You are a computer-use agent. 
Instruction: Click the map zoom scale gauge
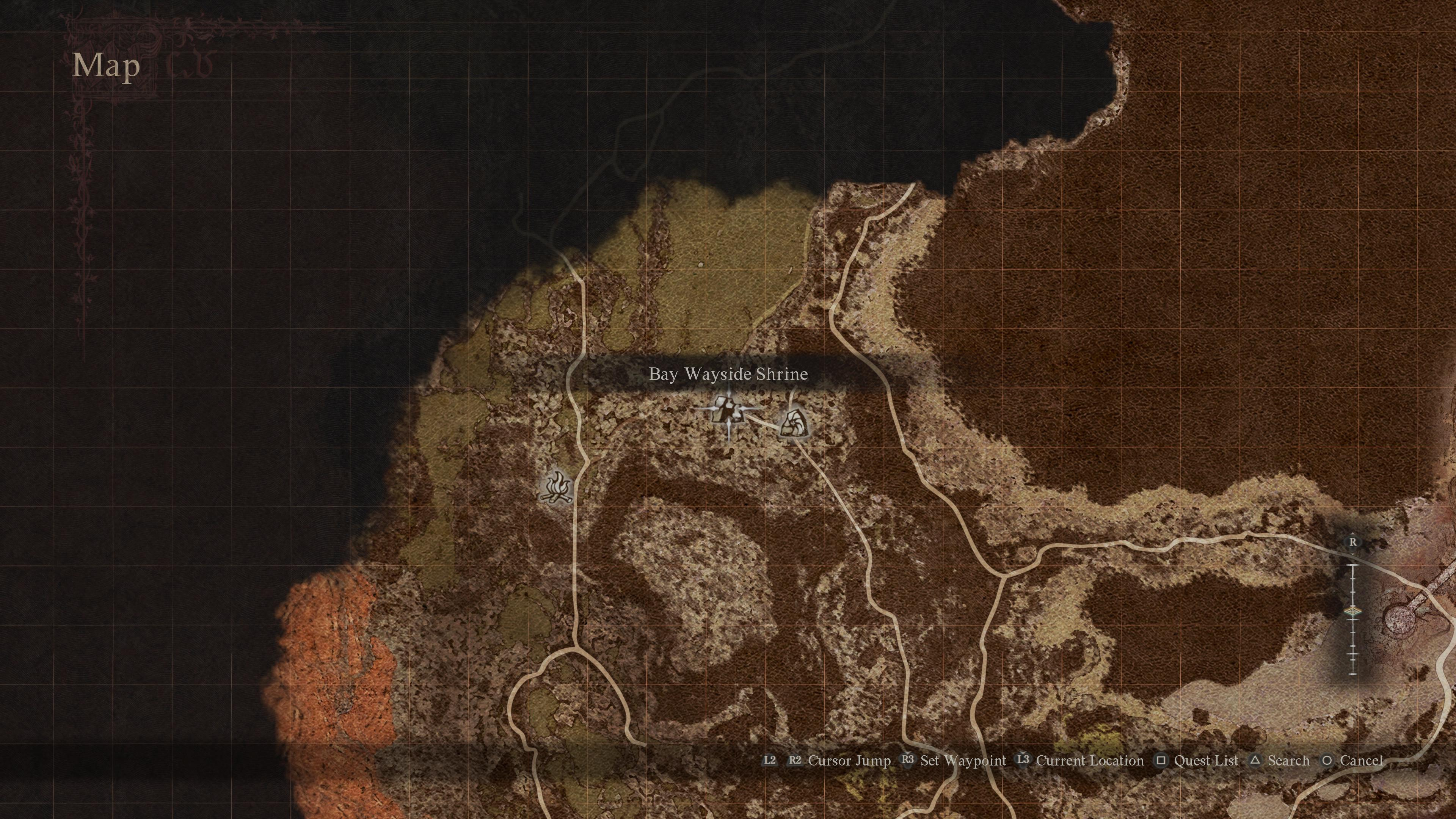(x=1352, y=619)
